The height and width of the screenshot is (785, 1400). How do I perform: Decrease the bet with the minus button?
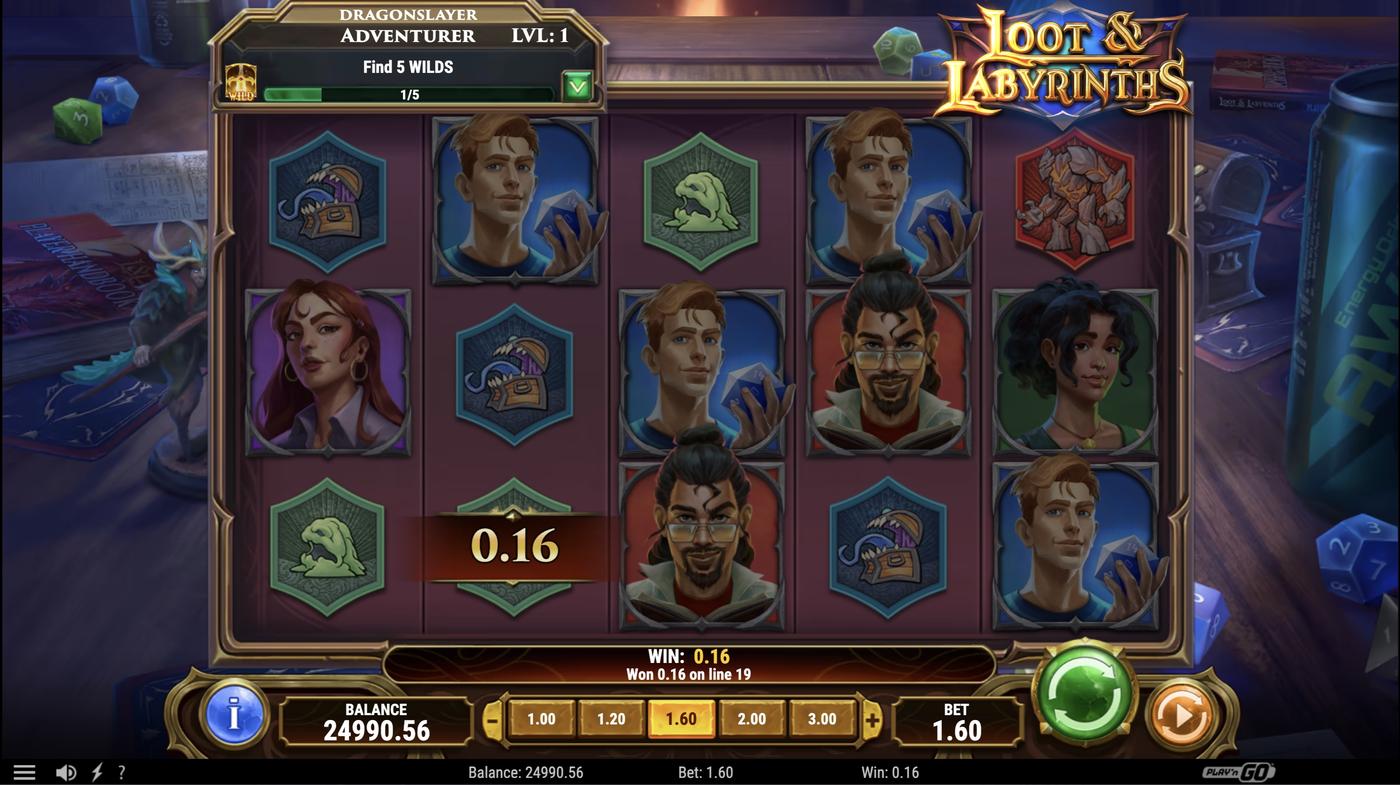490,717
